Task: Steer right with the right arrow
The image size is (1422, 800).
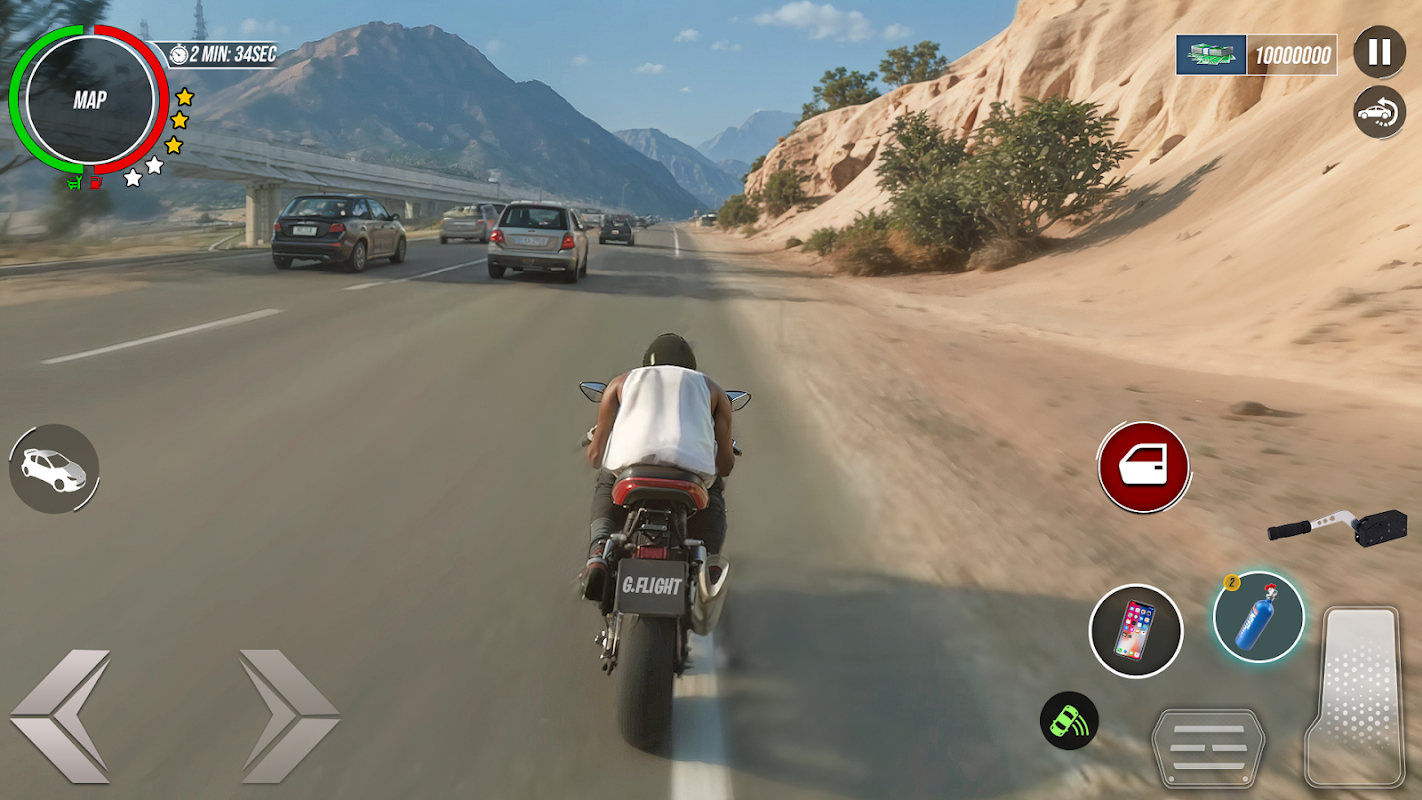Action: pos(289,716)
